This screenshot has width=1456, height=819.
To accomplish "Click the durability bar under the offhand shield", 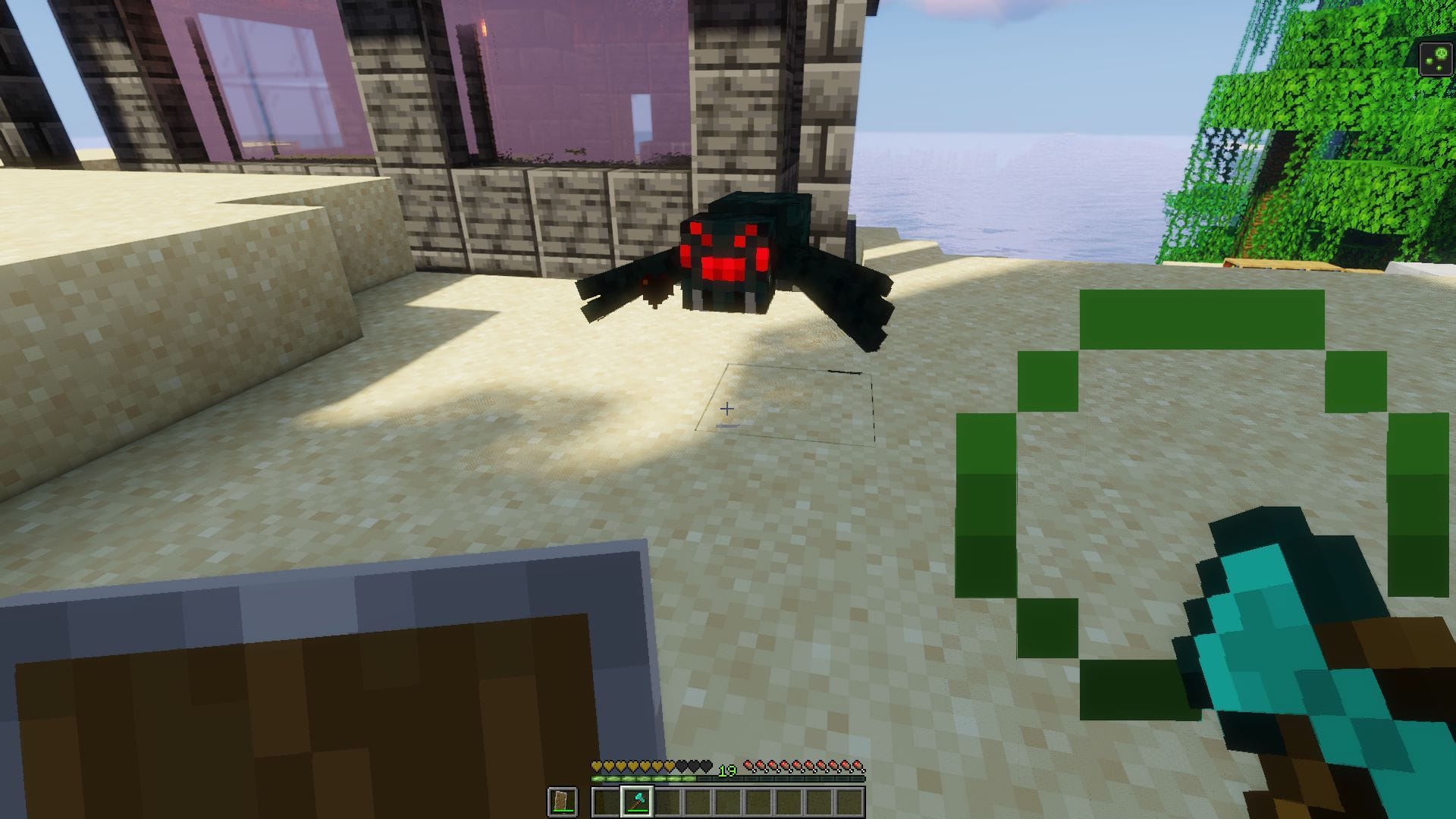I will click(562, 810).
